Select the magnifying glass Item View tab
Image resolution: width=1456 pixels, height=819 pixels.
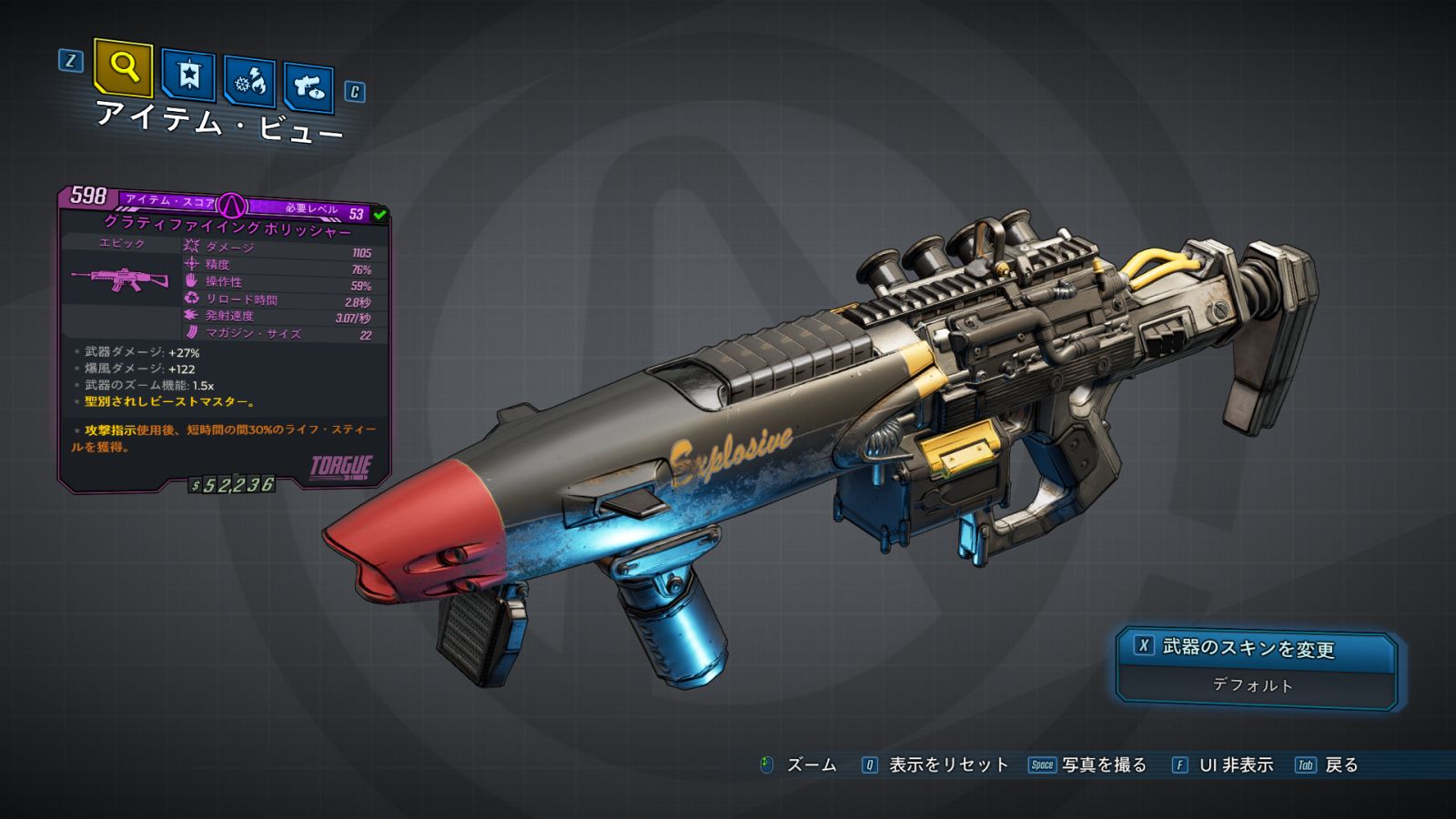123,67
